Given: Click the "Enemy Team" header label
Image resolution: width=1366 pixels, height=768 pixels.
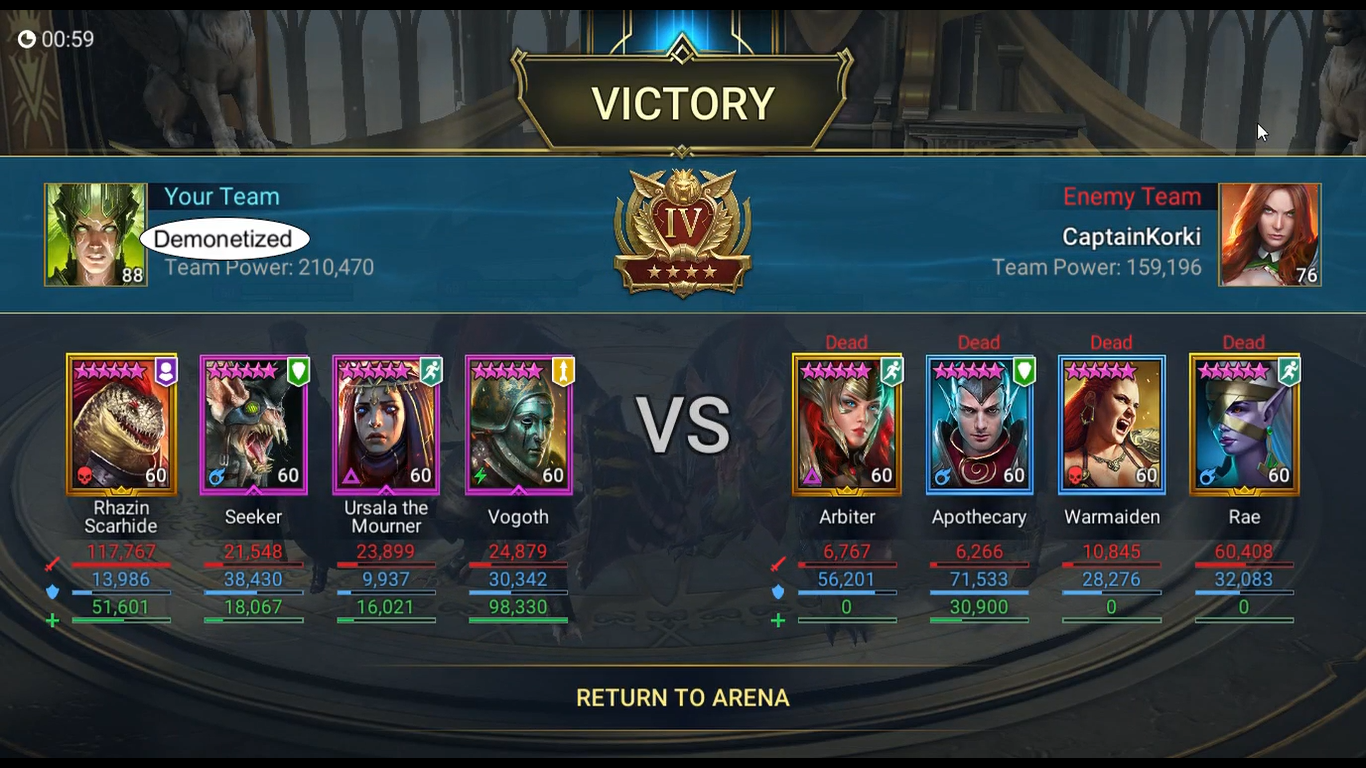Looking at the screenshot, I should 1133,196.
